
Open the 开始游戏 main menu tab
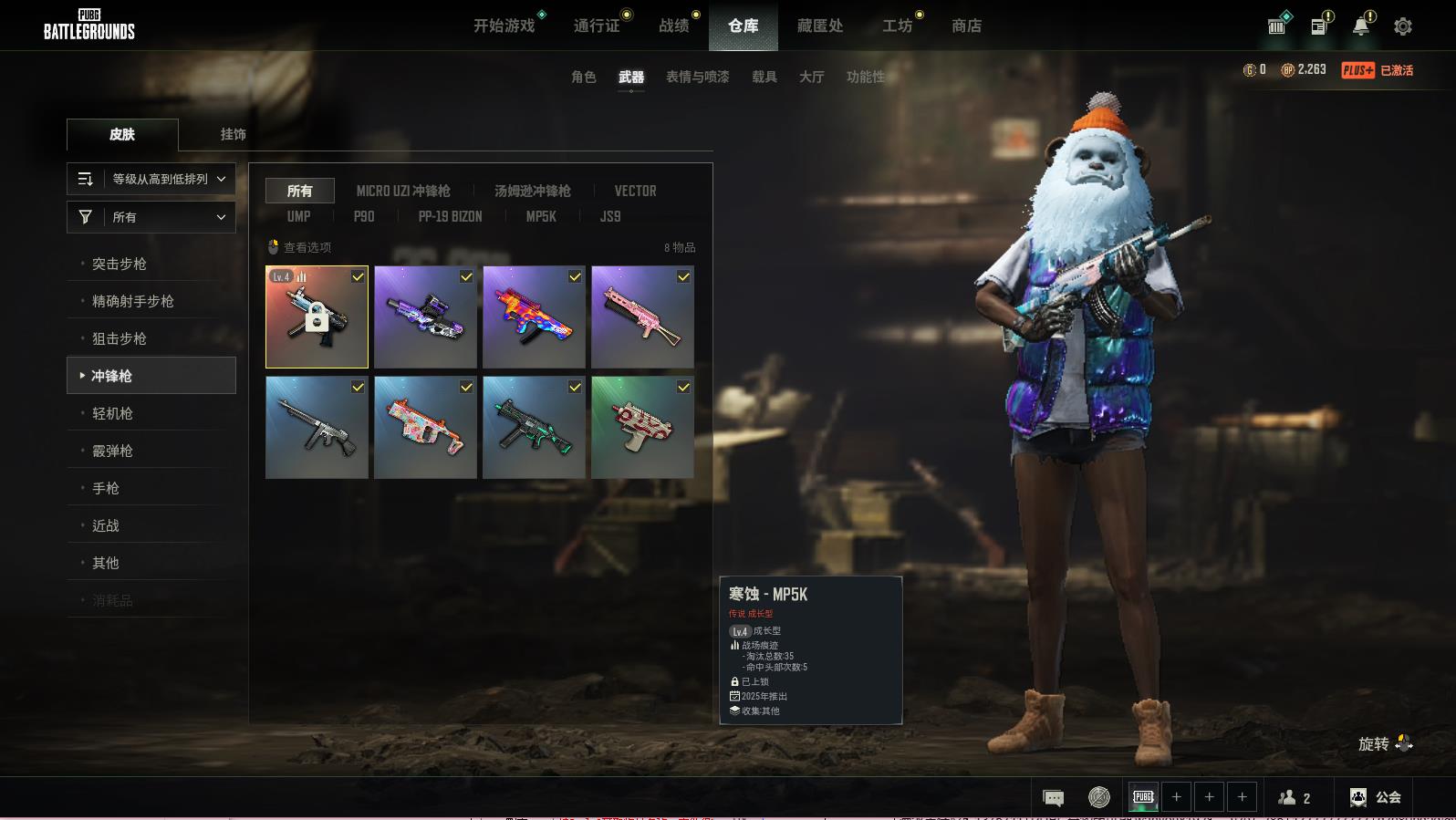pos(504,26)
